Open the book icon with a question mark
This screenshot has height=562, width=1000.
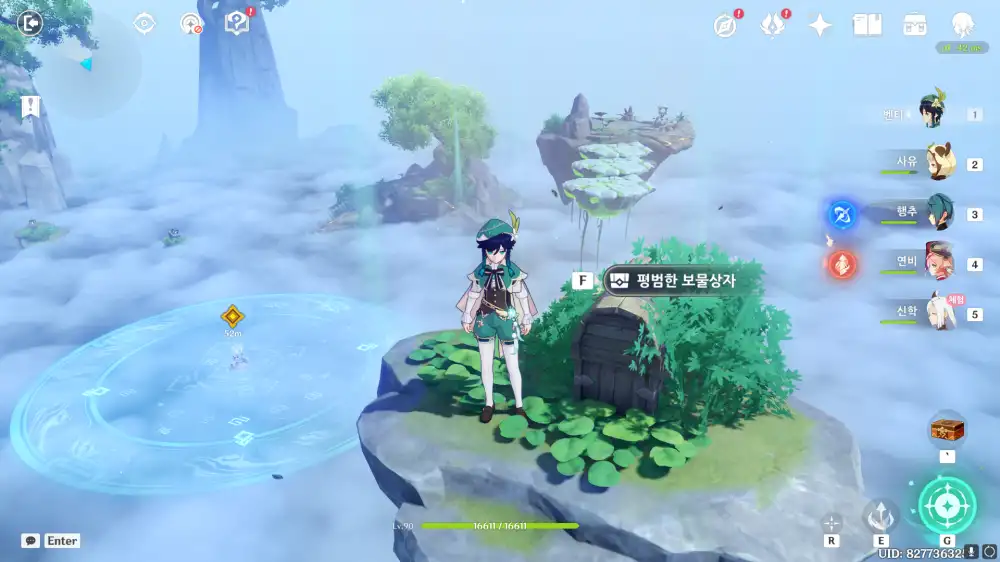tap(237, 24)
